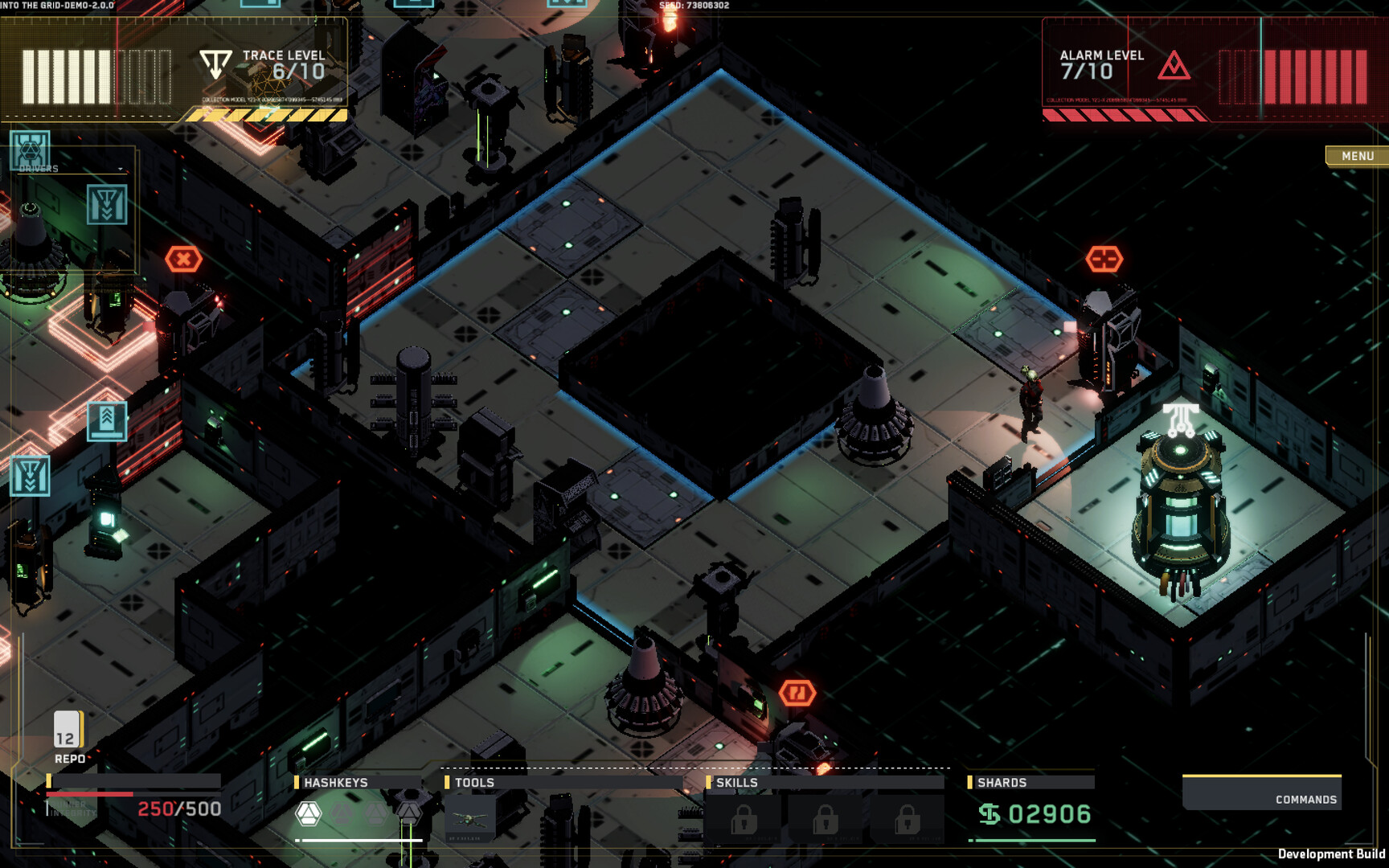Select the drone tool slot
1389x868 pixels.
click(469, 818)
